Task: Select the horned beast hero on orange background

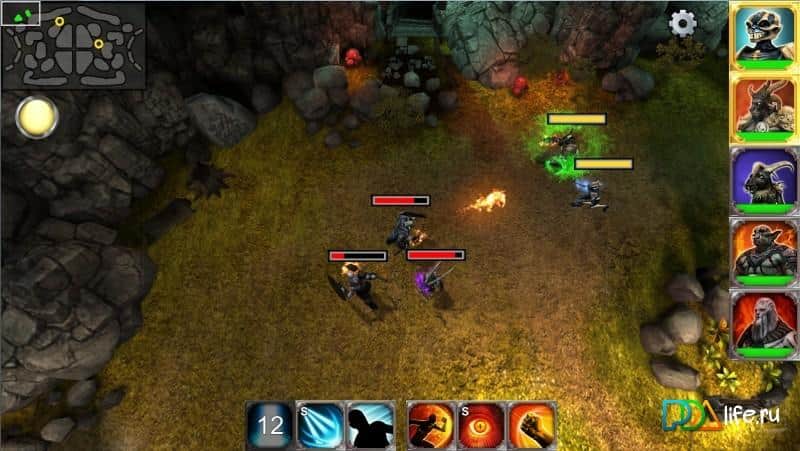Action: pos(763,108)
